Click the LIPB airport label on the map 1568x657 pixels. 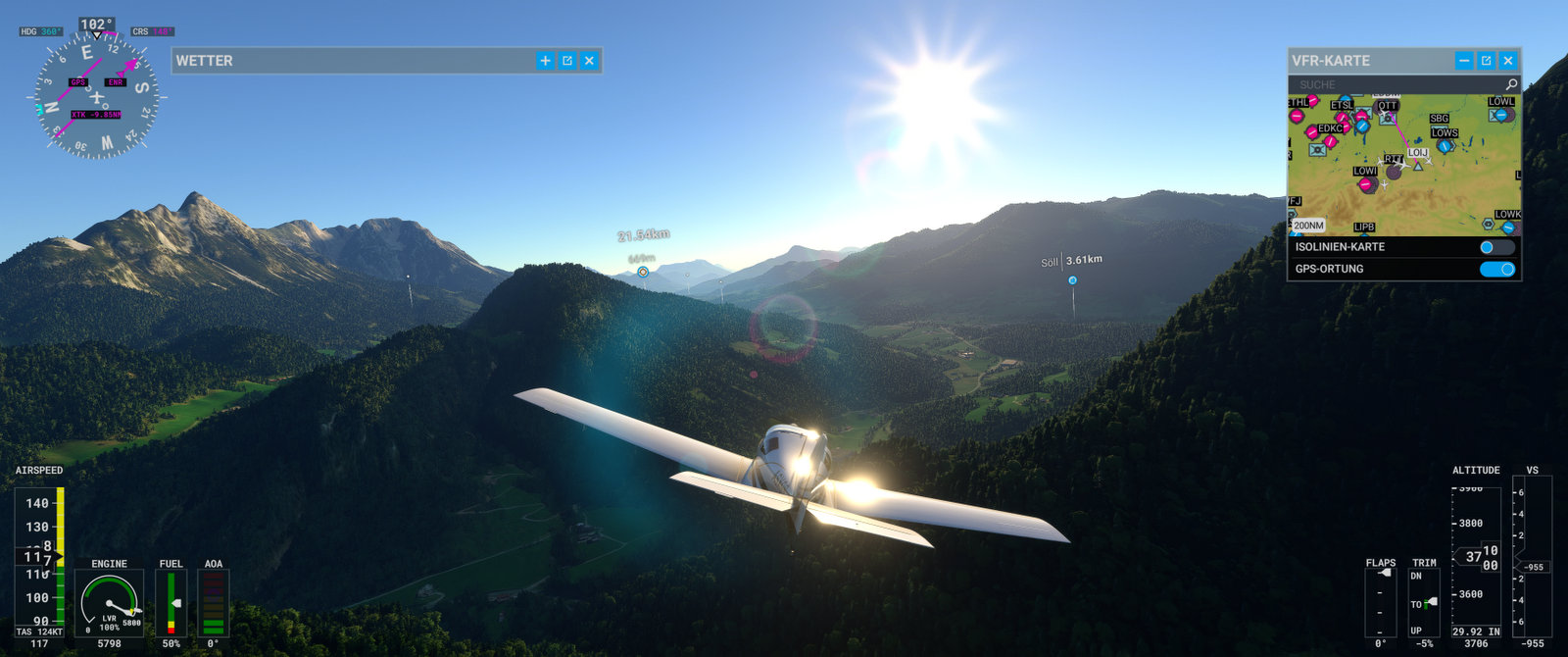[x=1364, y=227]
